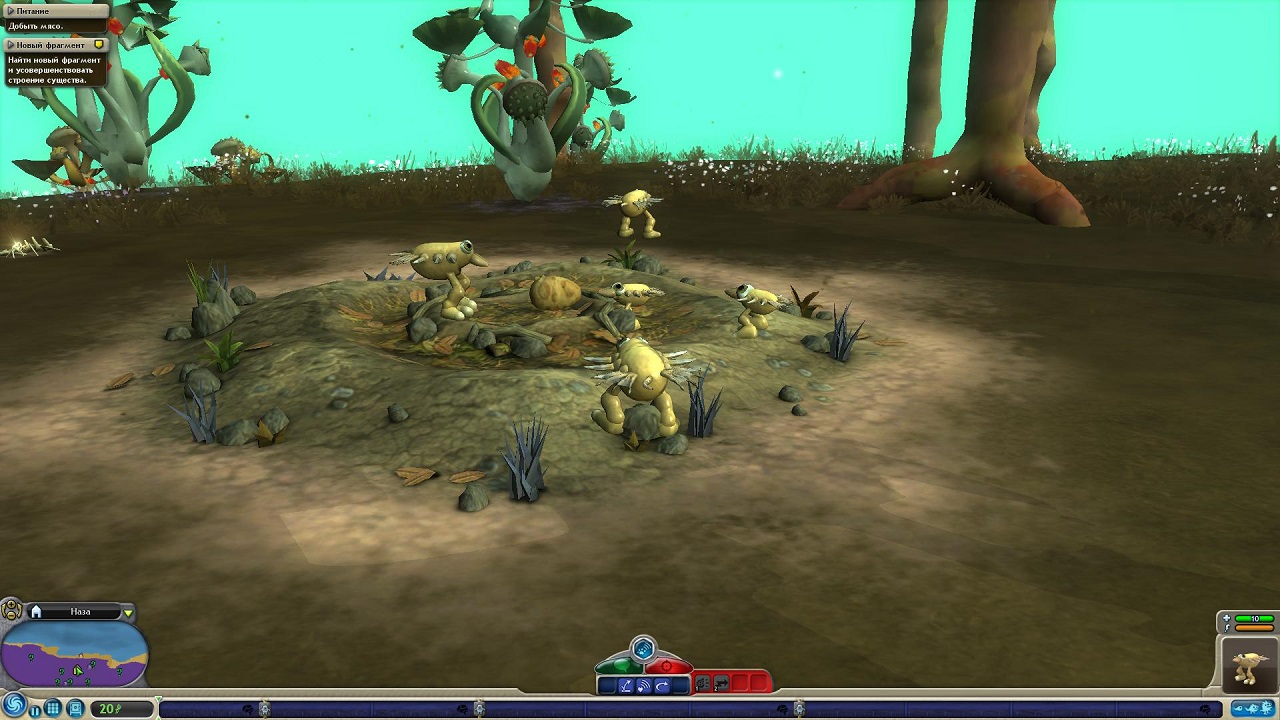Image resolution: width=1280 pixels, height=720 pixels.
Task: Select attack ability number one
Action: click(x=703, y=684)
